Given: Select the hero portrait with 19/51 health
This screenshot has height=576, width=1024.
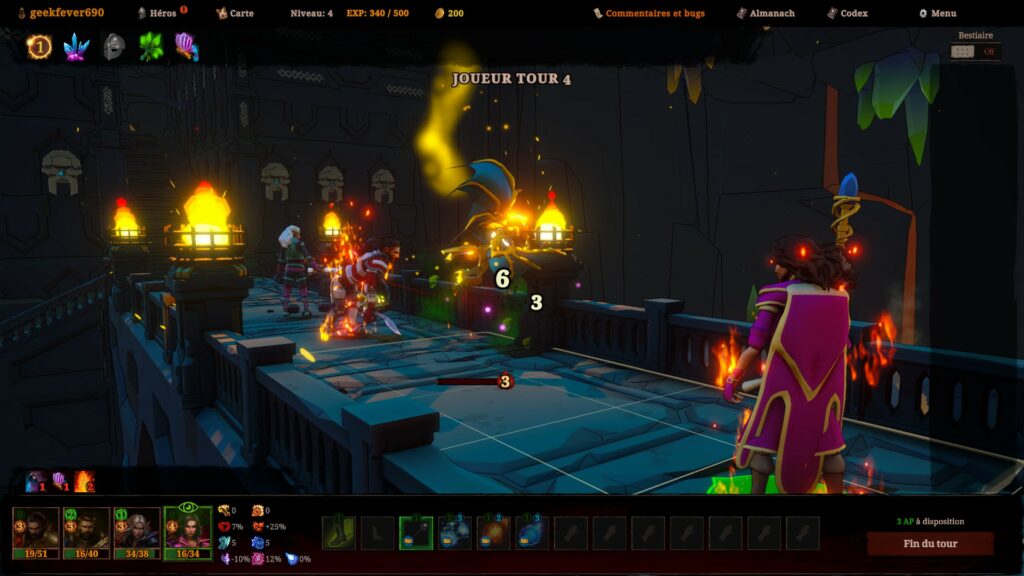Looking at the screenshot, I should [x=36, y=531].
